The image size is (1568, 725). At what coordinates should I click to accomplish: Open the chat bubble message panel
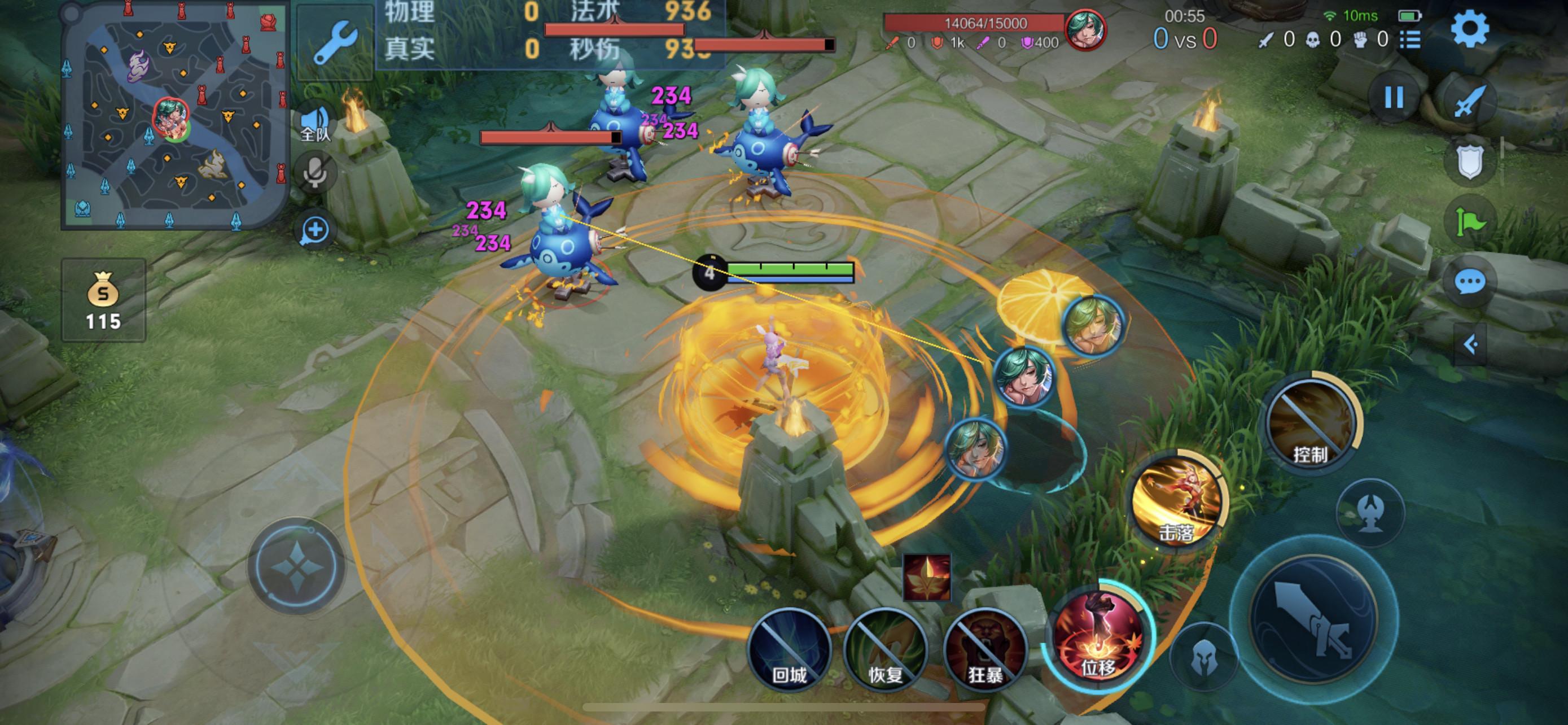(x=1469, y=282)
